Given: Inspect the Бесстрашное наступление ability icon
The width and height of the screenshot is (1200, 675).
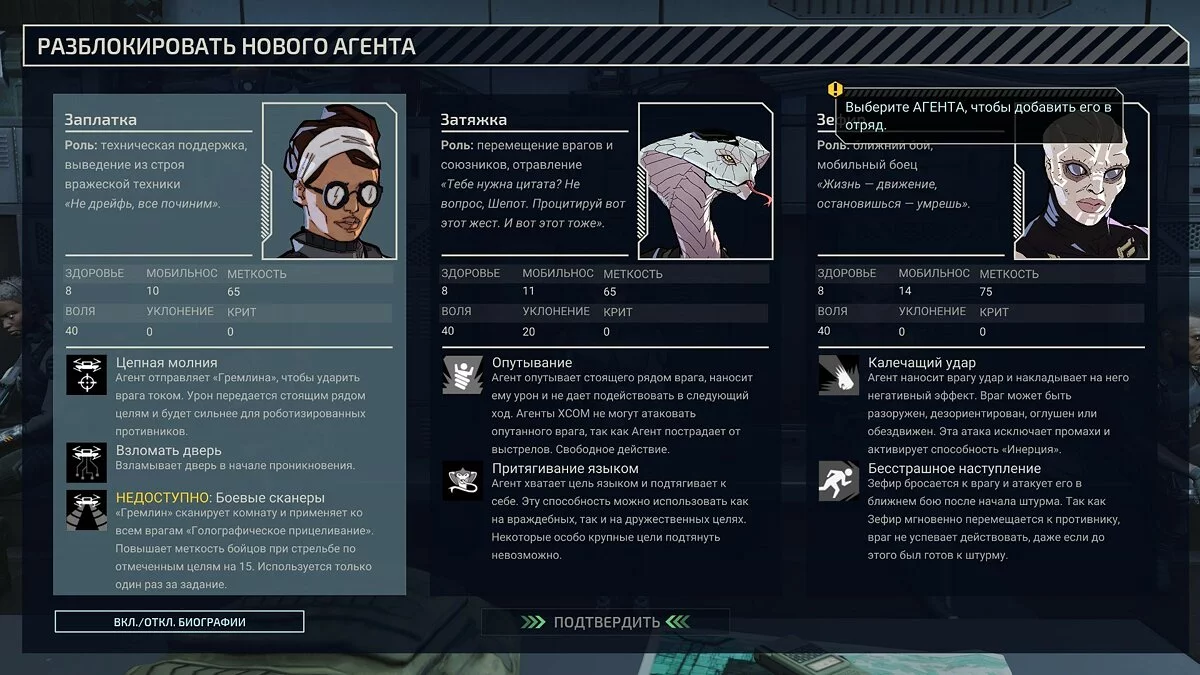Looking at the screenshot, I should (838, 480).
